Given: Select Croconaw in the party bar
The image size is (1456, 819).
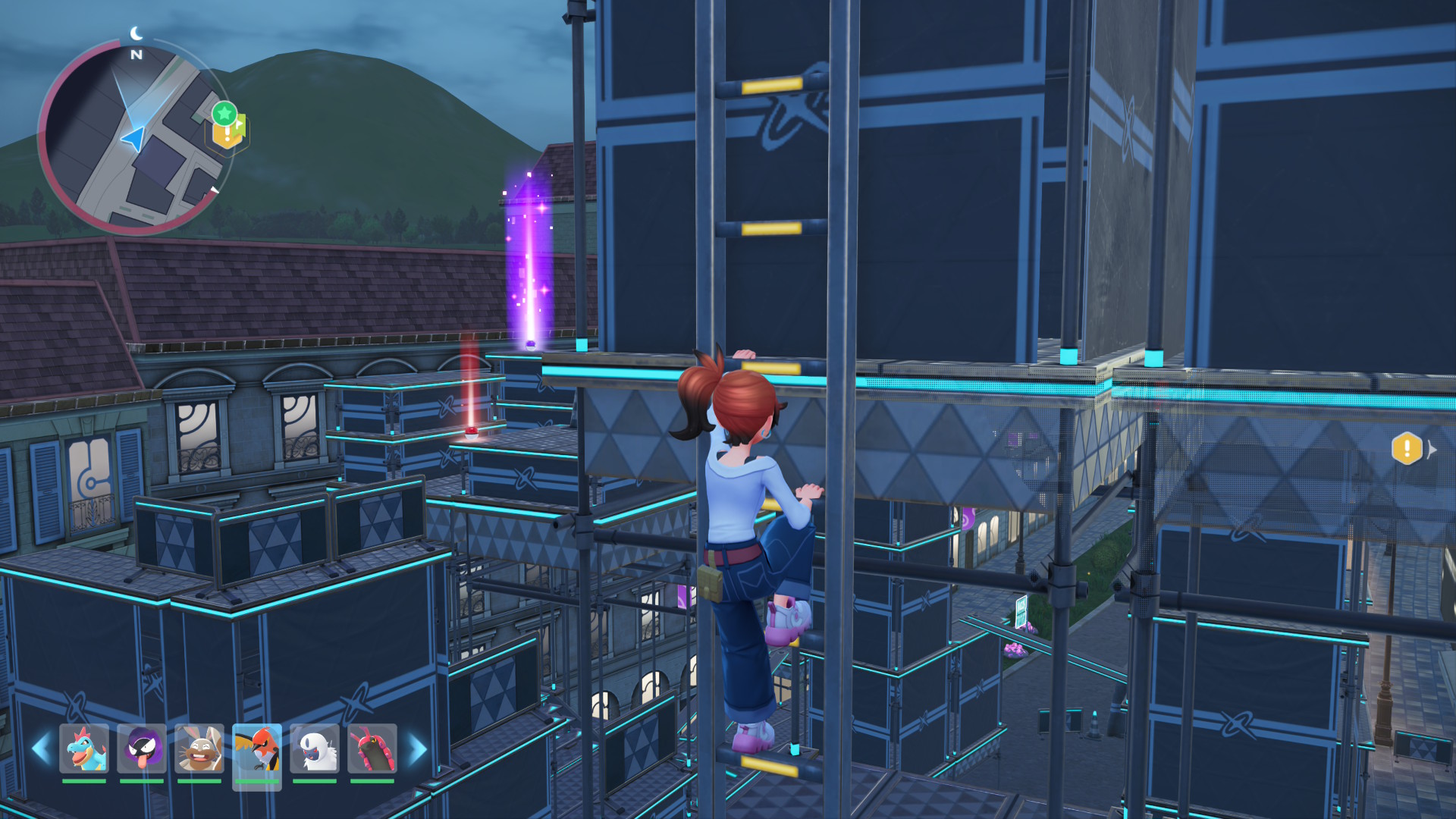Looking at the screenshot, I should [x=84, y=749].
